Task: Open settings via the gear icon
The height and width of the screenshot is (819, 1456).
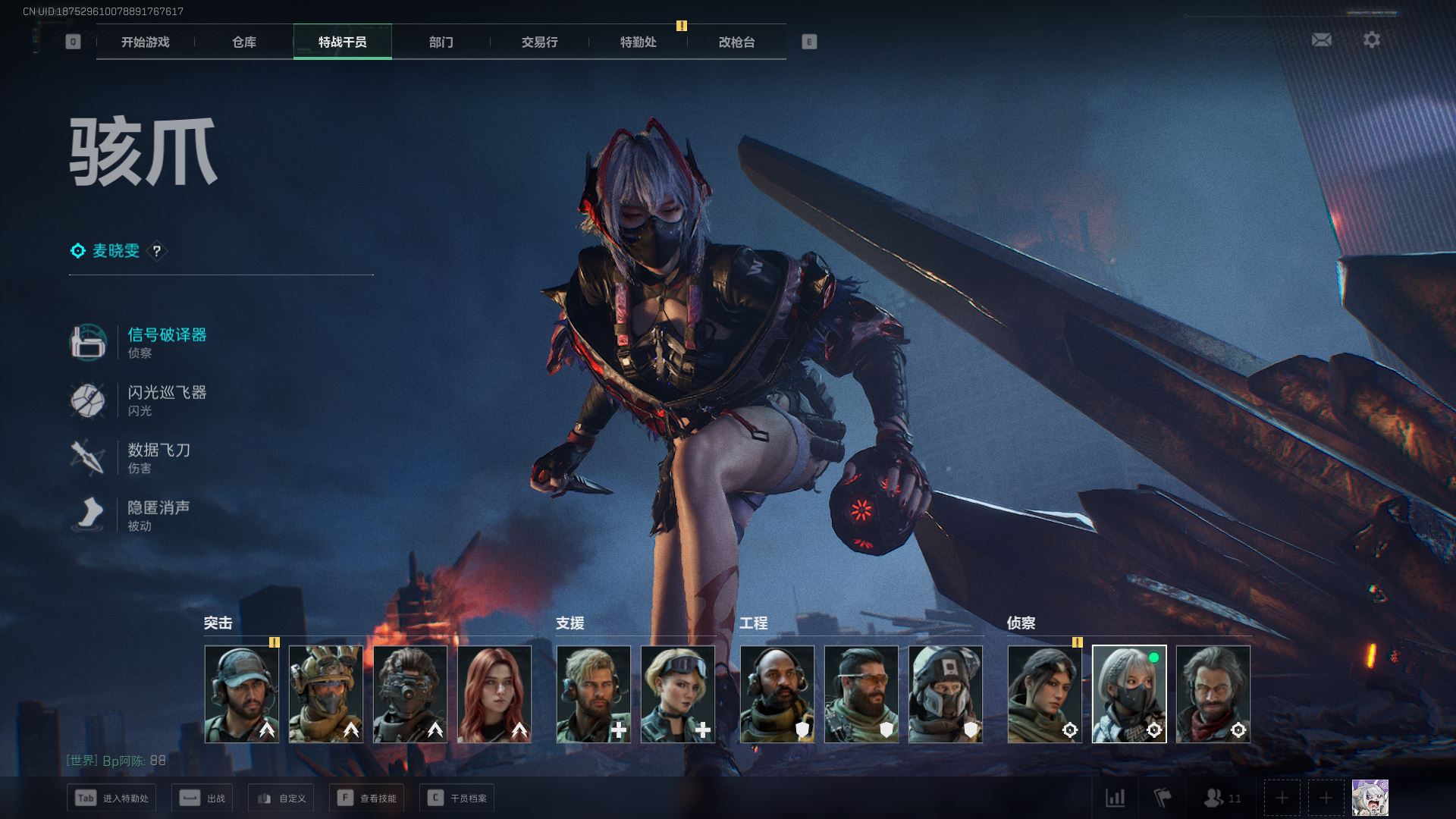Action: point(1371,40)
